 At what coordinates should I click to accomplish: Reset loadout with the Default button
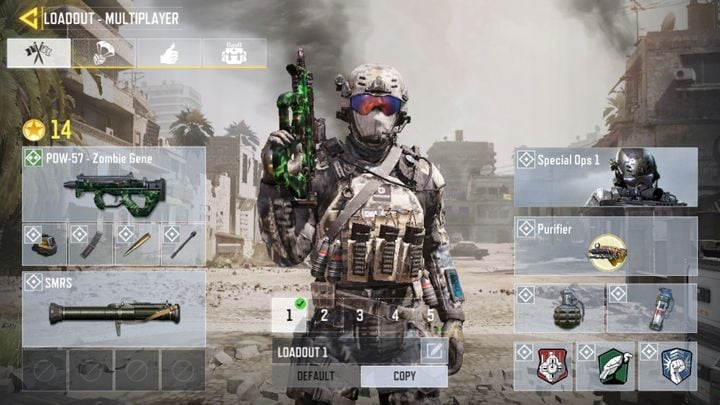click(x=316, y=376)
